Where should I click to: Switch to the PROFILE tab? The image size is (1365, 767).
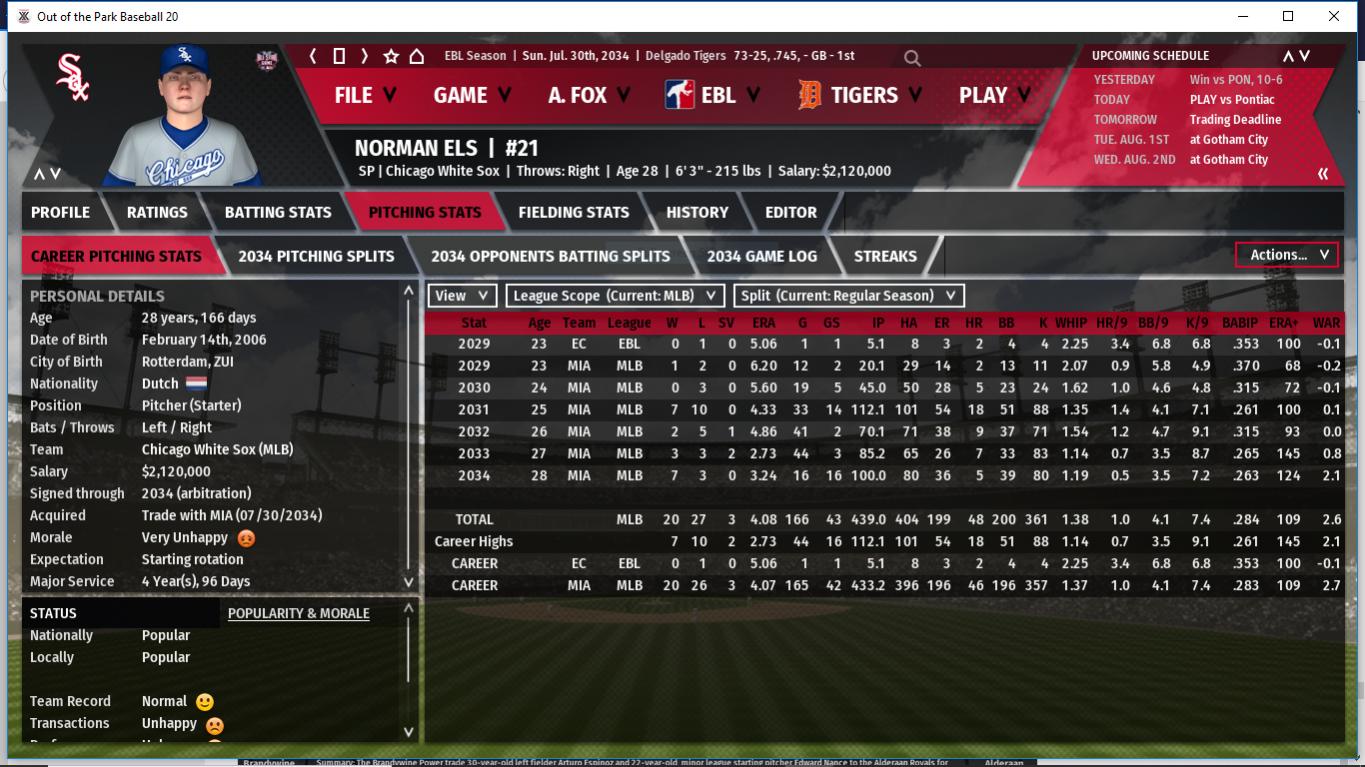(x=60, y=212)
